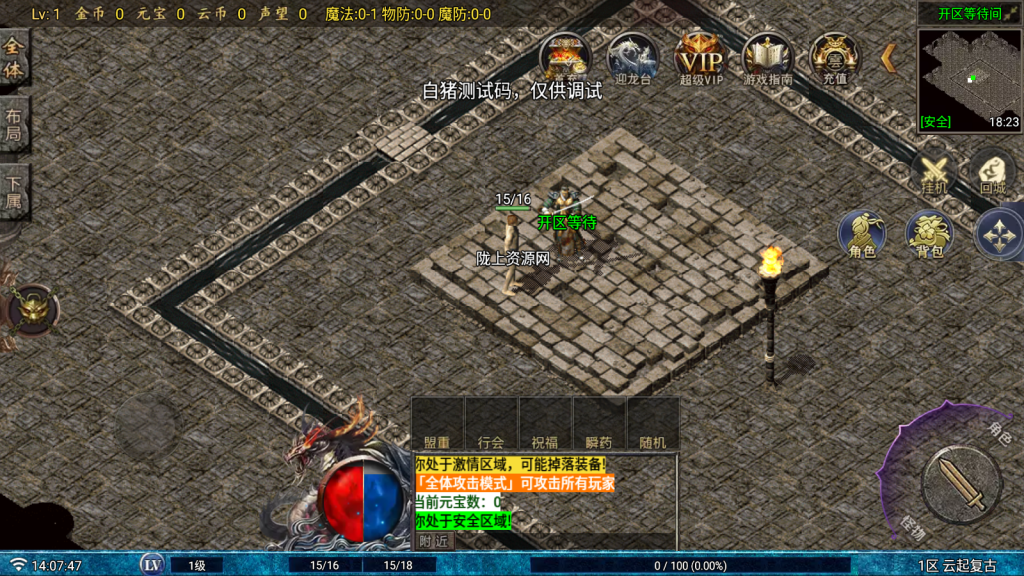Collapse the top icon row with the arrow

(x=888, y=58)
